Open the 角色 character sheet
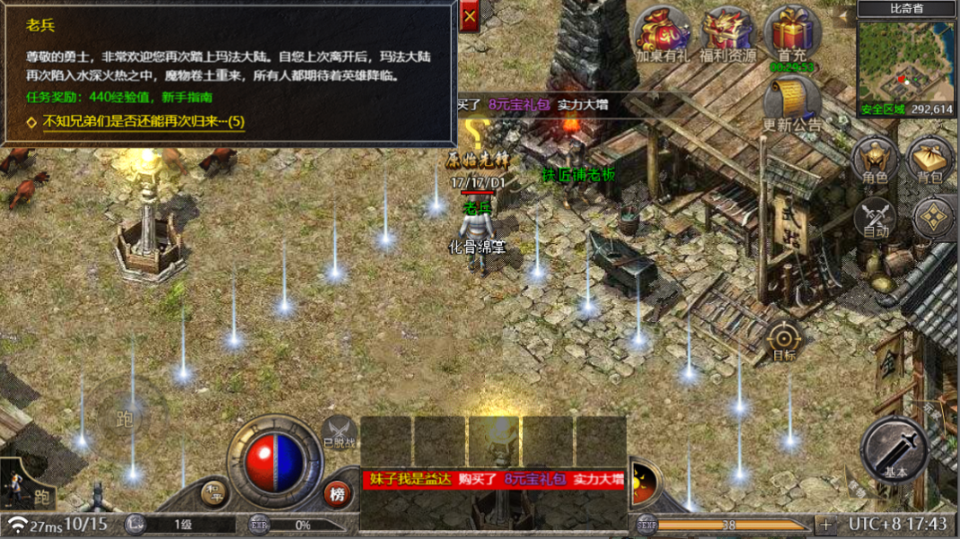Viewport: 960px width, 539px height. tap(874, 161)
